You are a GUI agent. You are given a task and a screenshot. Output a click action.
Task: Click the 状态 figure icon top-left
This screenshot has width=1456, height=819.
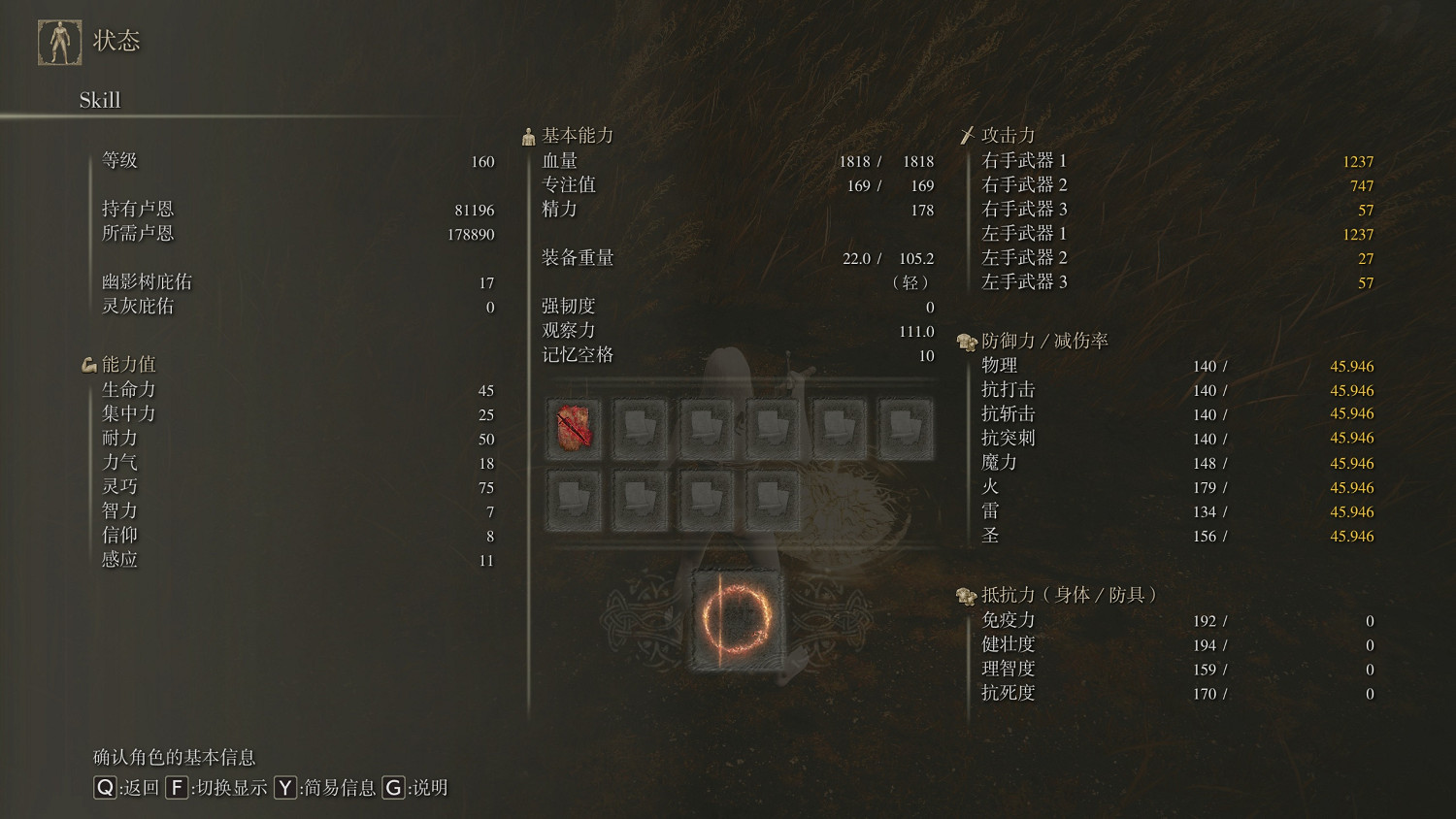(x=60, y=39)
